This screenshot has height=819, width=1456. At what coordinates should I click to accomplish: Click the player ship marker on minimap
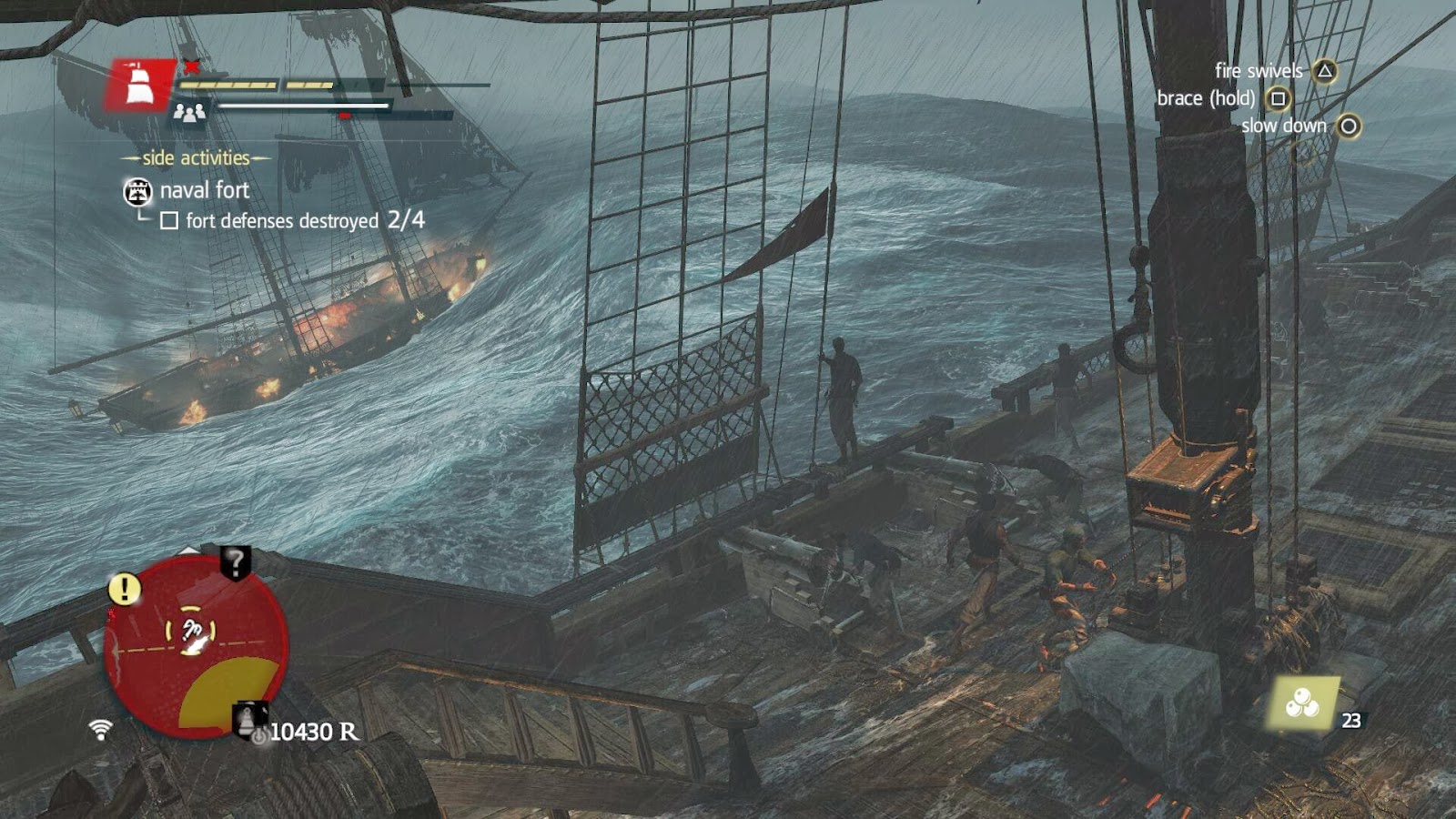pyautogui.click(x=192, y=632)
